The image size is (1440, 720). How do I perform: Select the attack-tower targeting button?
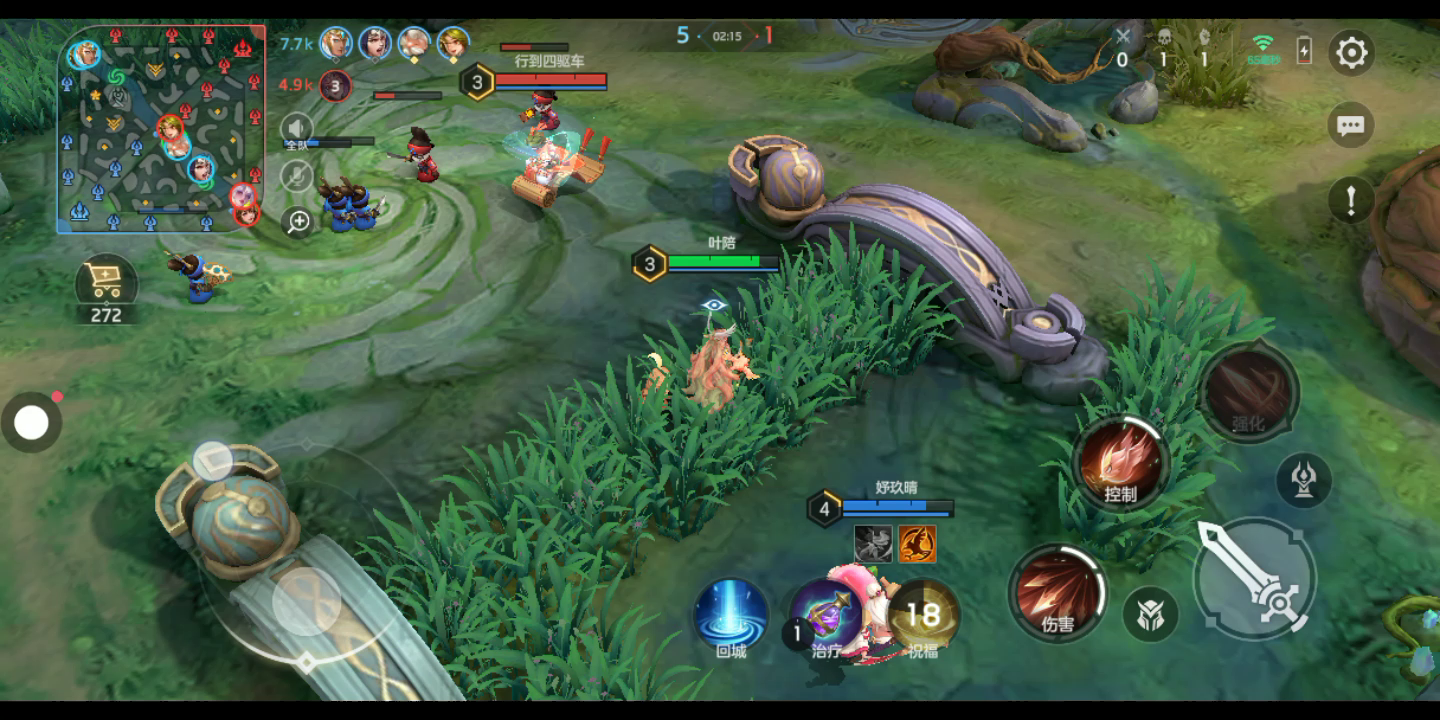tap(1304, 480)
